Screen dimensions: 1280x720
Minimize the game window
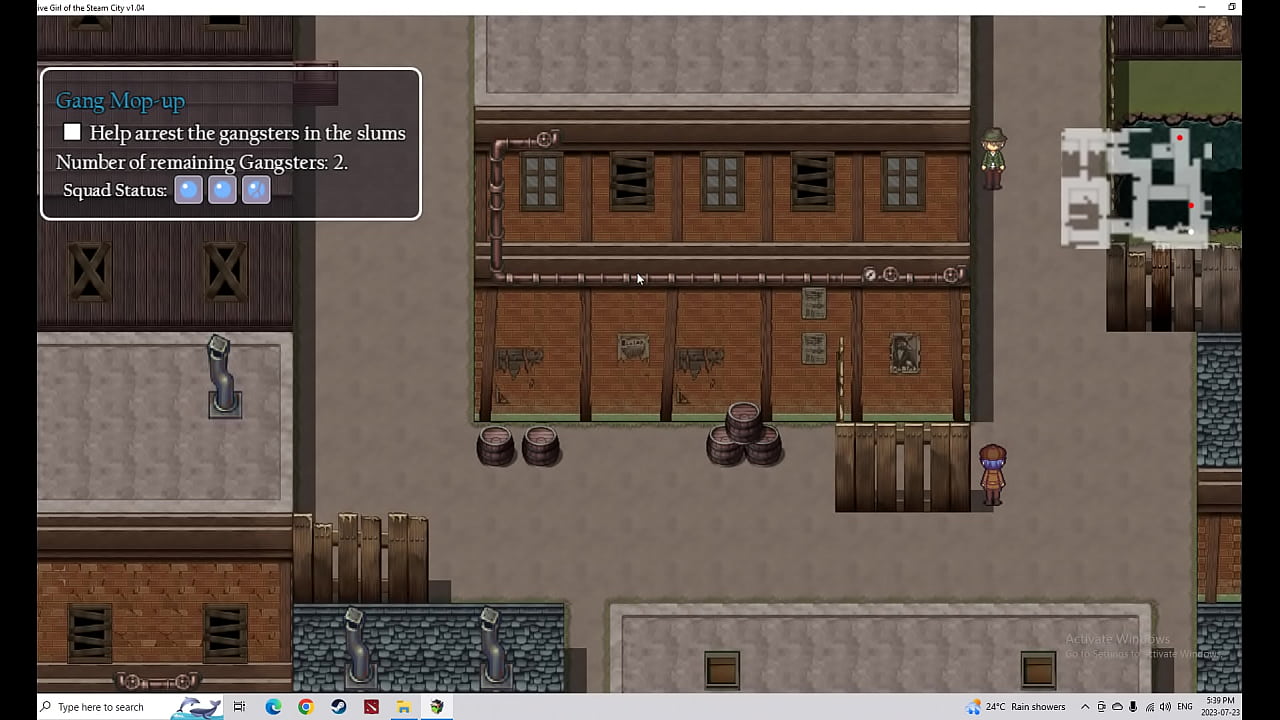[x=1202, y=7]
